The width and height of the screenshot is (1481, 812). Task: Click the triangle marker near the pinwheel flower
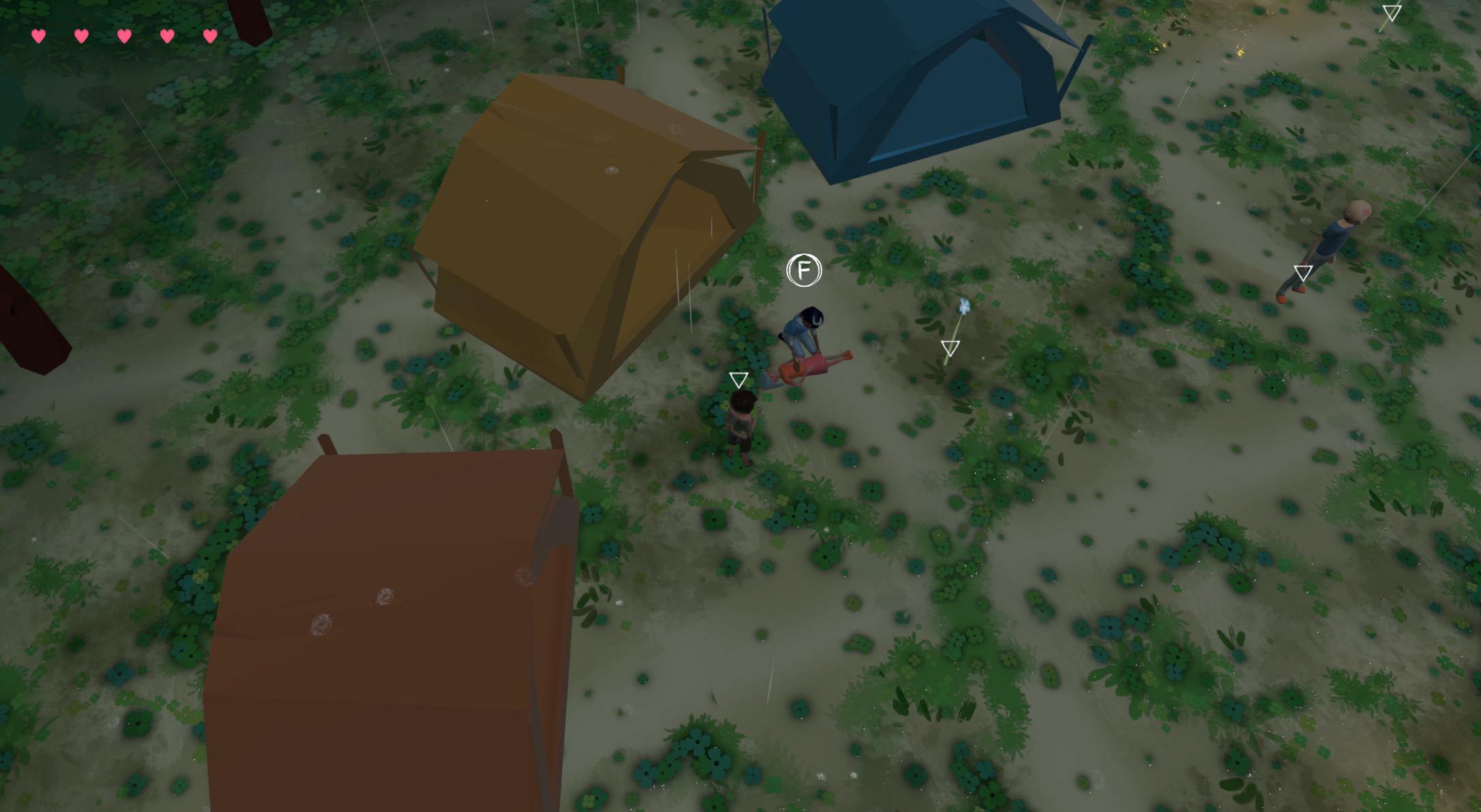(949, 347)
